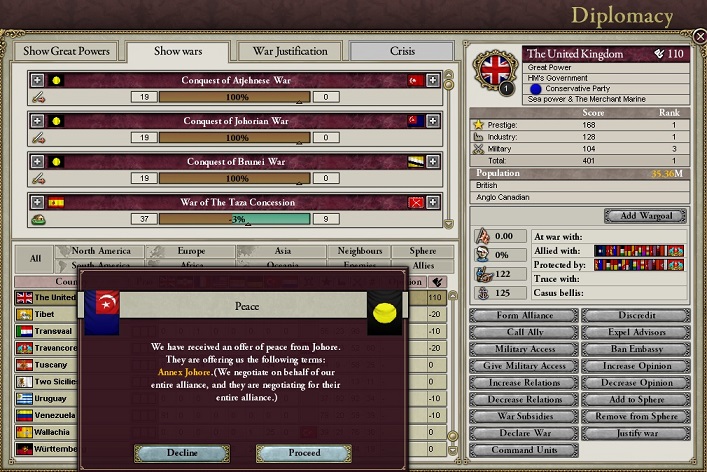The height and width of the screenshot is (472, 707).
Task: Select the Add to Sphere action
Action: pyautogui.click(x=636, y=399)
